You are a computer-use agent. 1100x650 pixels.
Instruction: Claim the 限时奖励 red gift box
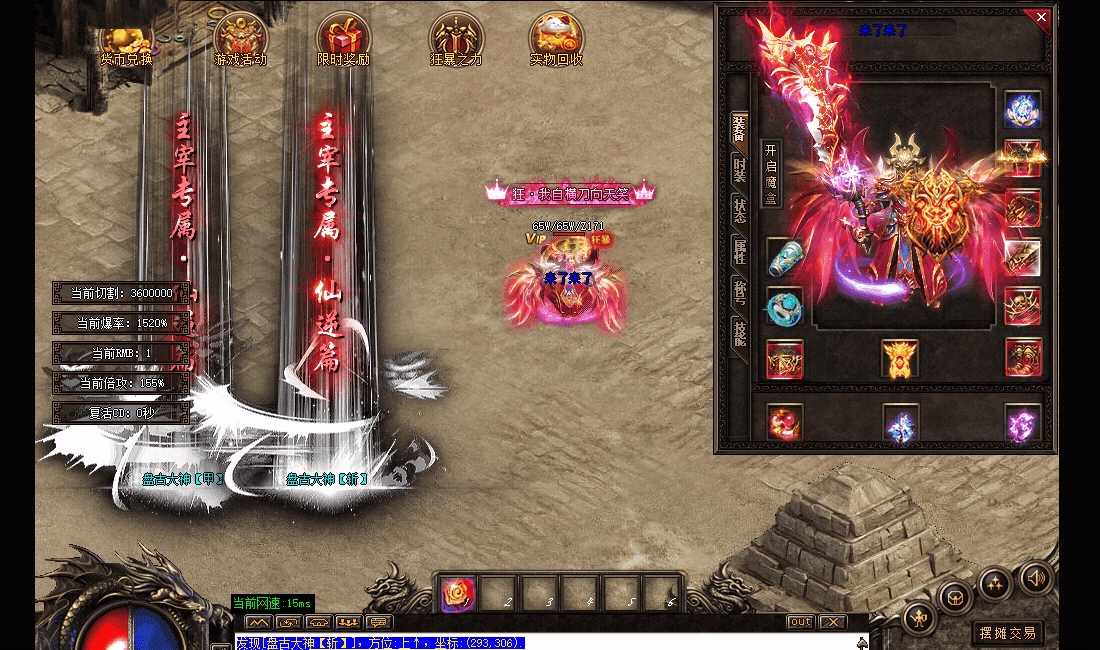click(343, 40)
